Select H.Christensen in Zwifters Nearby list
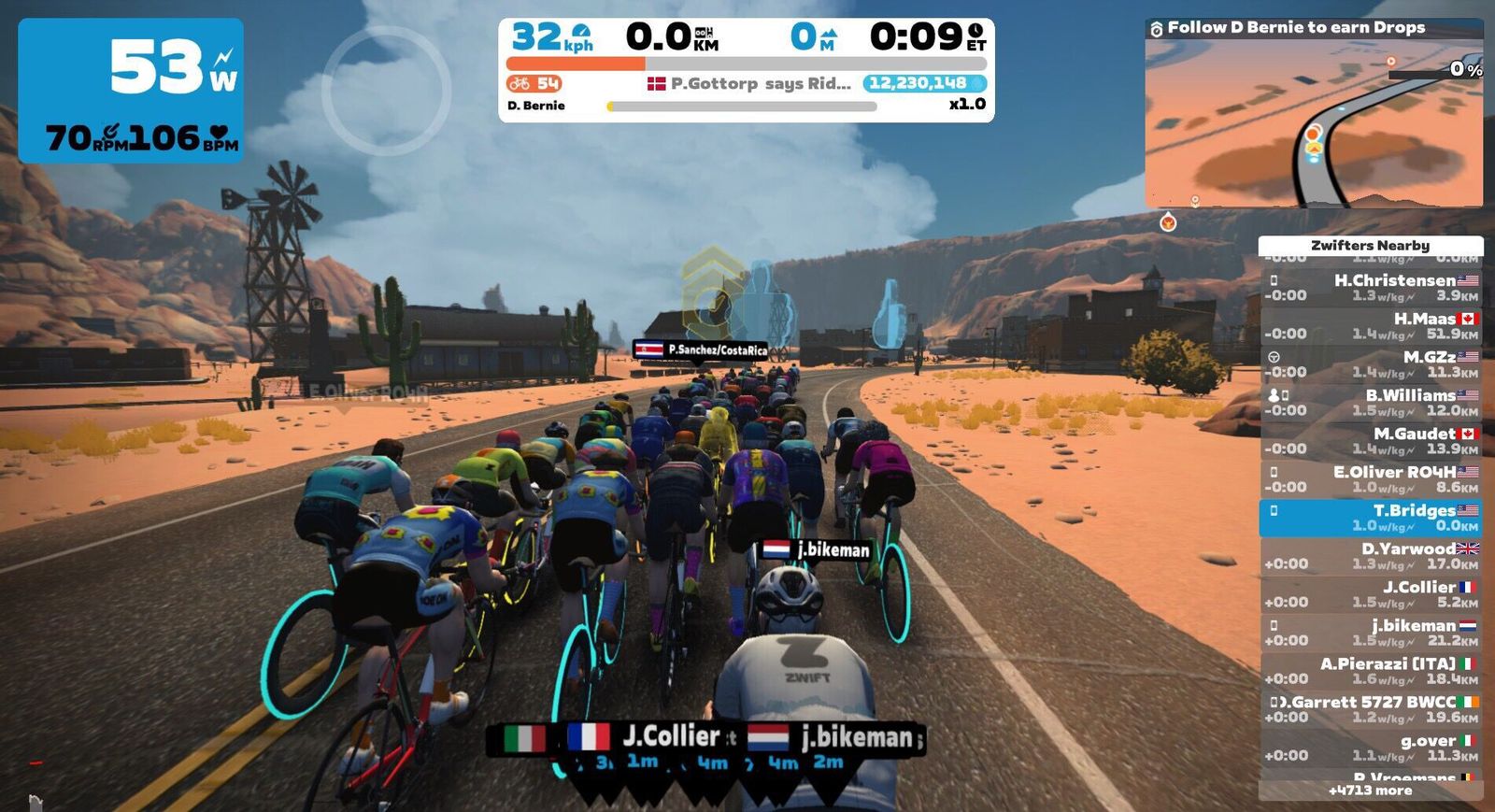Image resolution: width=1495 pixels, height=812 pixels. (1370, 288)
